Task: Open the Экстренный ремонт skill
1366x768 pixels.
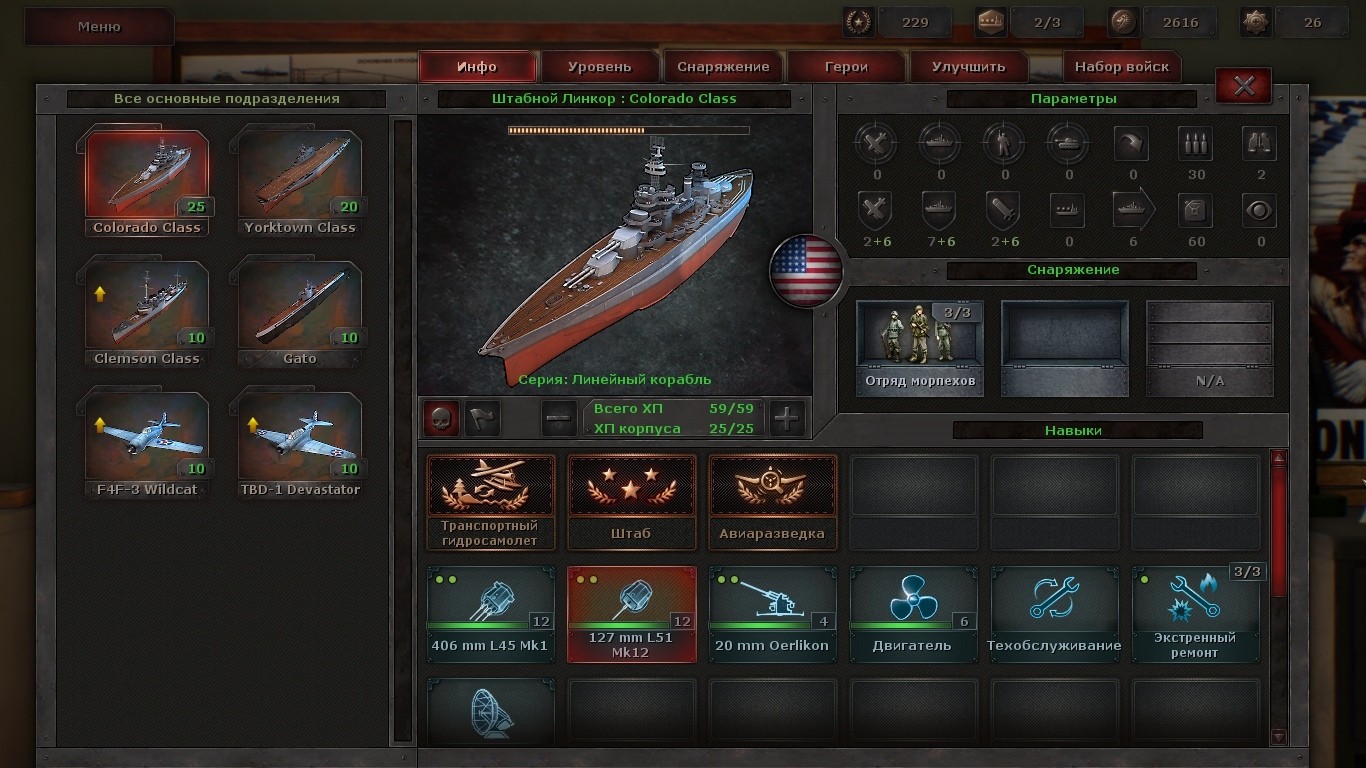Action: (x=1195, y=613)
